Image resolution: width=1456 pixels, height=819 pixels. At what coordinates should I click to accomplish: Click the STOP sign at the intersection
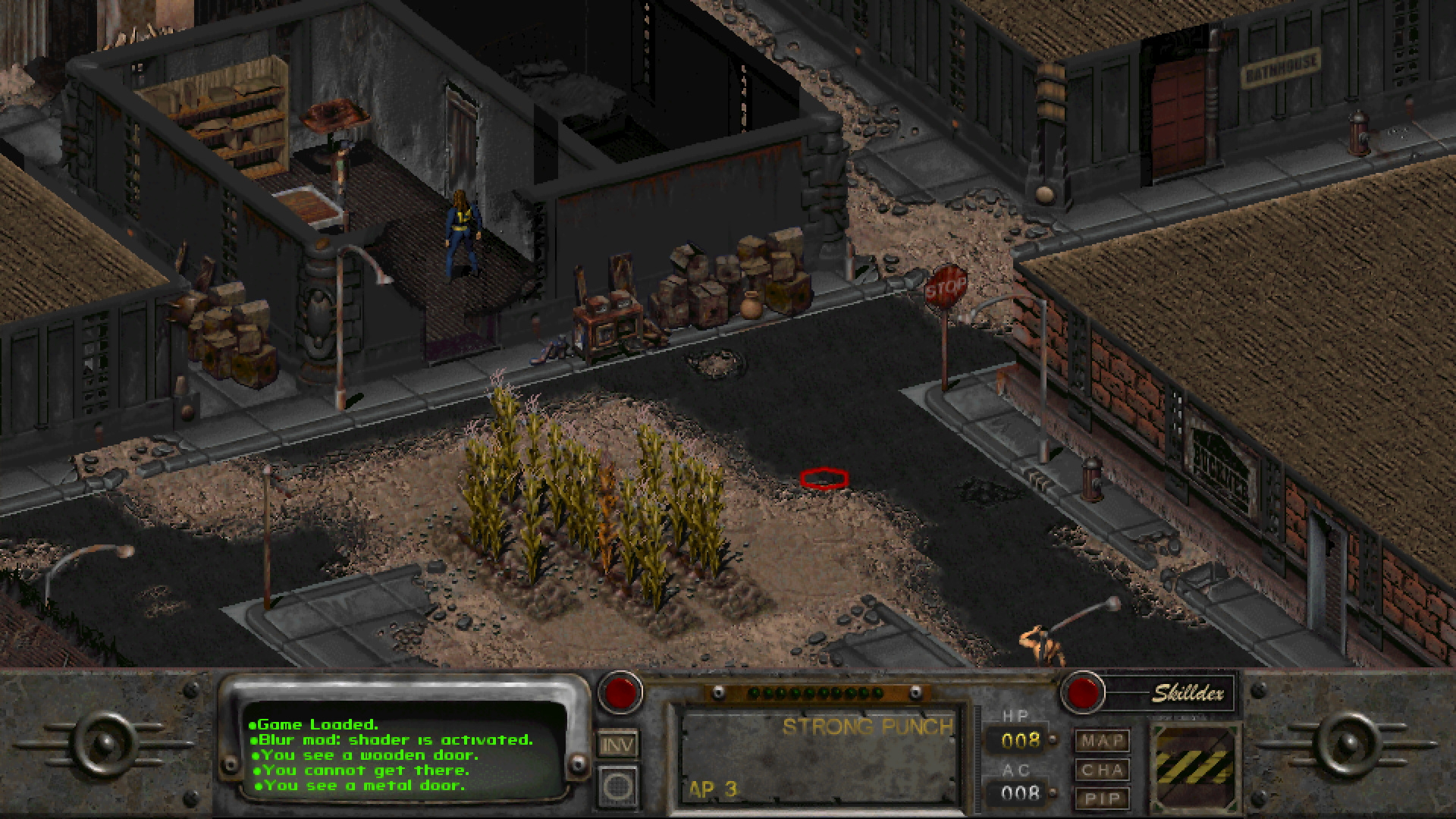(944, 287)
